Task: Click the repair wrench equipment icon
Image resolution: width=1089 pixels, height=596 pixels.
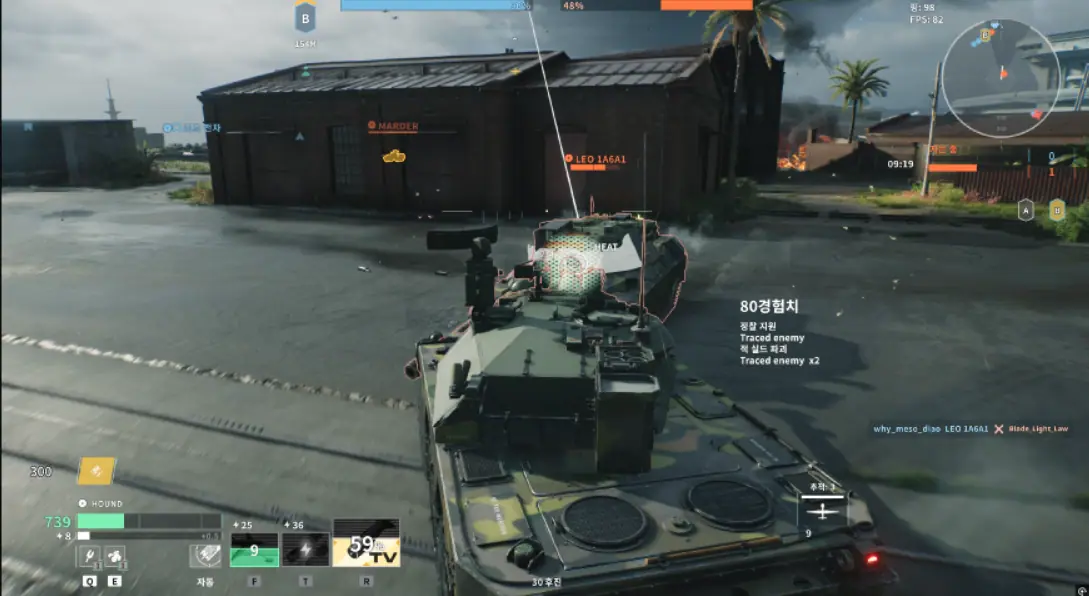Action: [88, 556]
